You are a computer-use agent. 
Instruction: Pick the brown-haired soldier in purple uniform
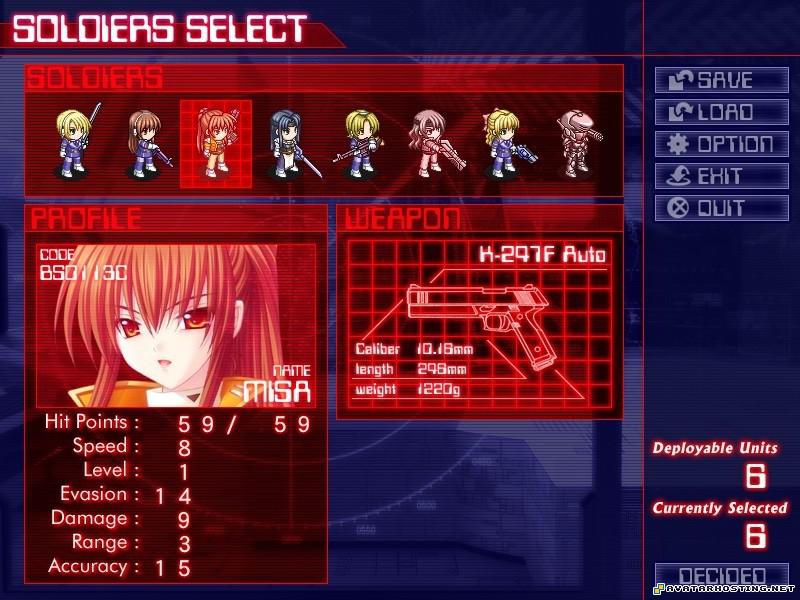144,143
